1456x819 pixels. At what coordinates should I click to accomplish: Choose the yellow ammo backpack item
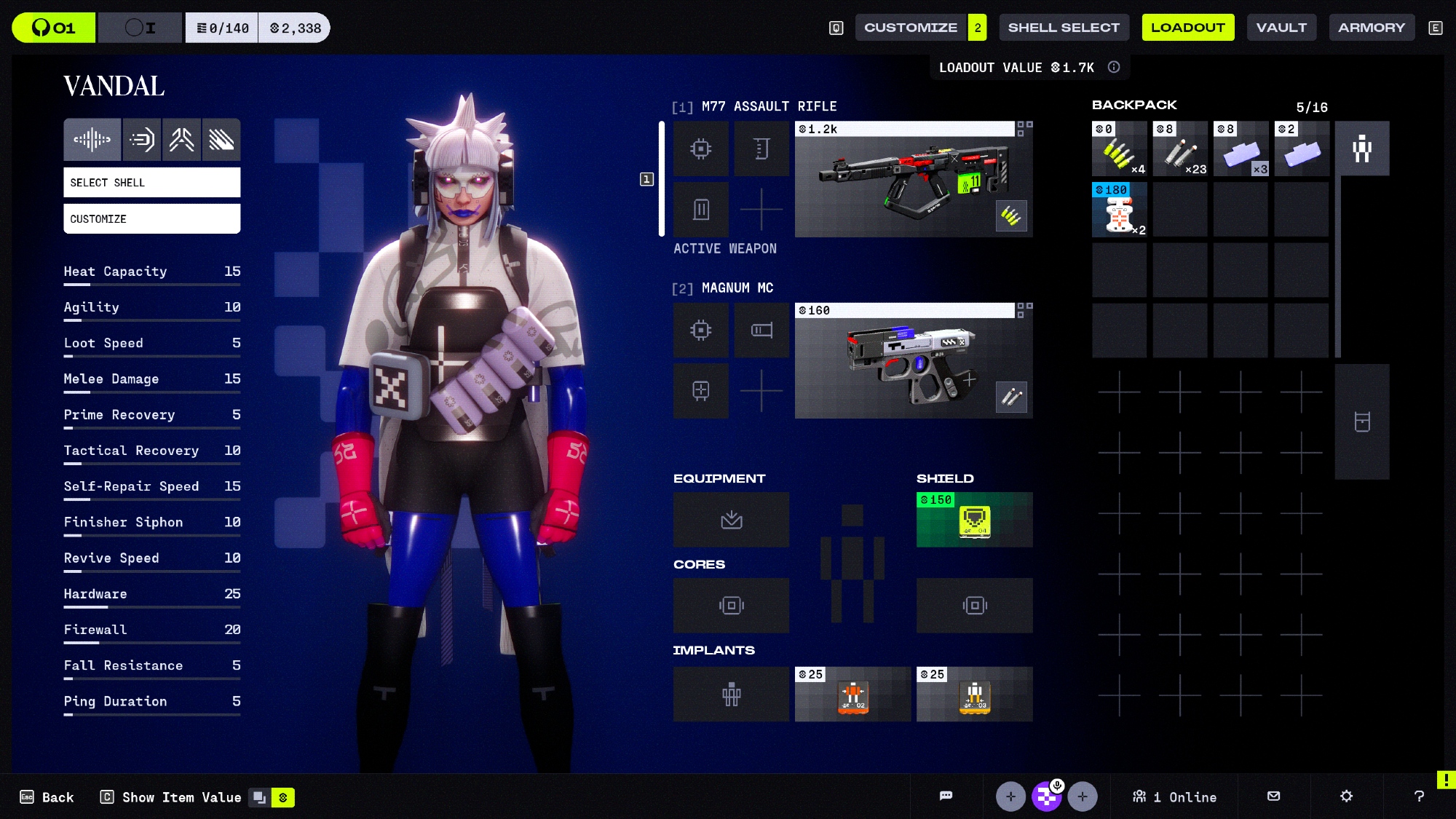pyautogui.click(x=1119, y=149)
